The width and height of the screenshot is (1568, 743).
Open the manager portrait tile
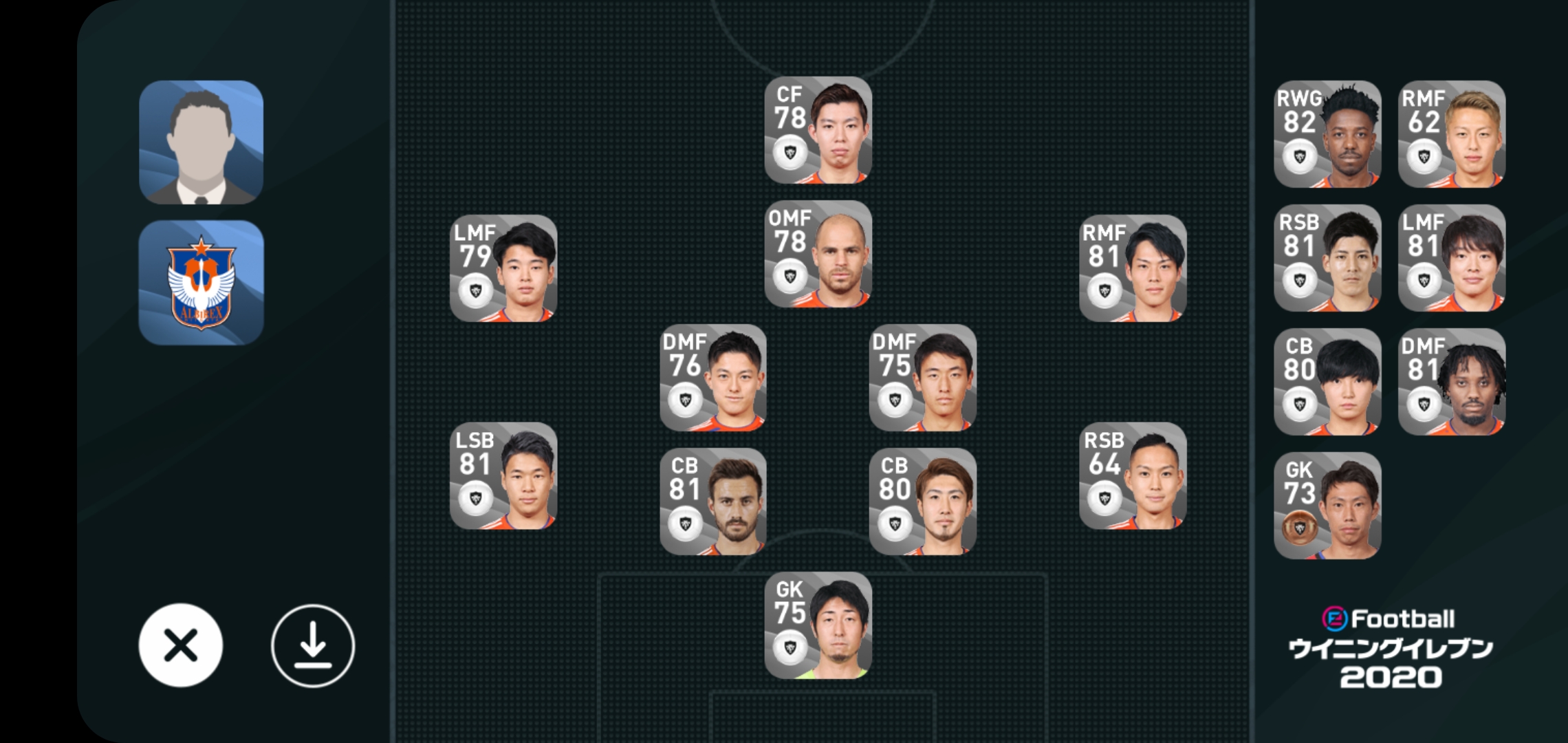pyautogui.click(x=201, y=142)
